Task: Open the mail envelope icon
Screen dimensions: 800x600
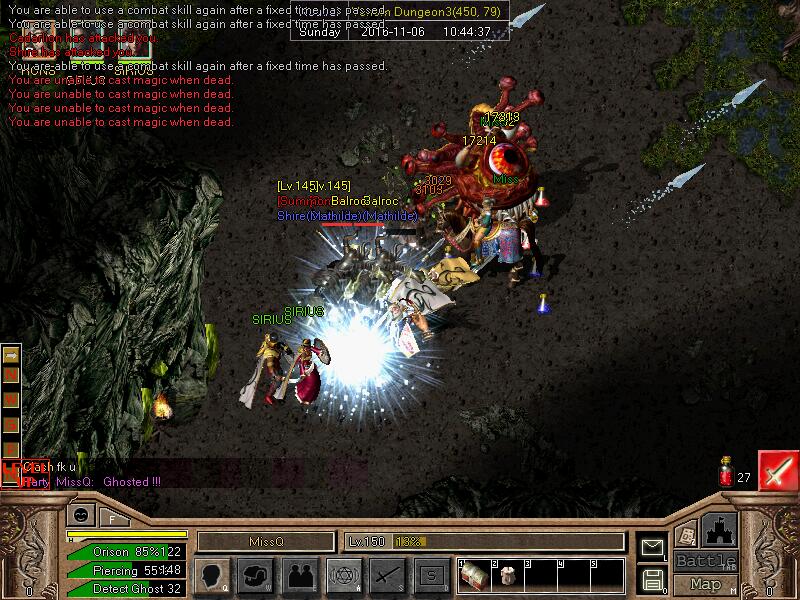Action: (x=652, y=547)
